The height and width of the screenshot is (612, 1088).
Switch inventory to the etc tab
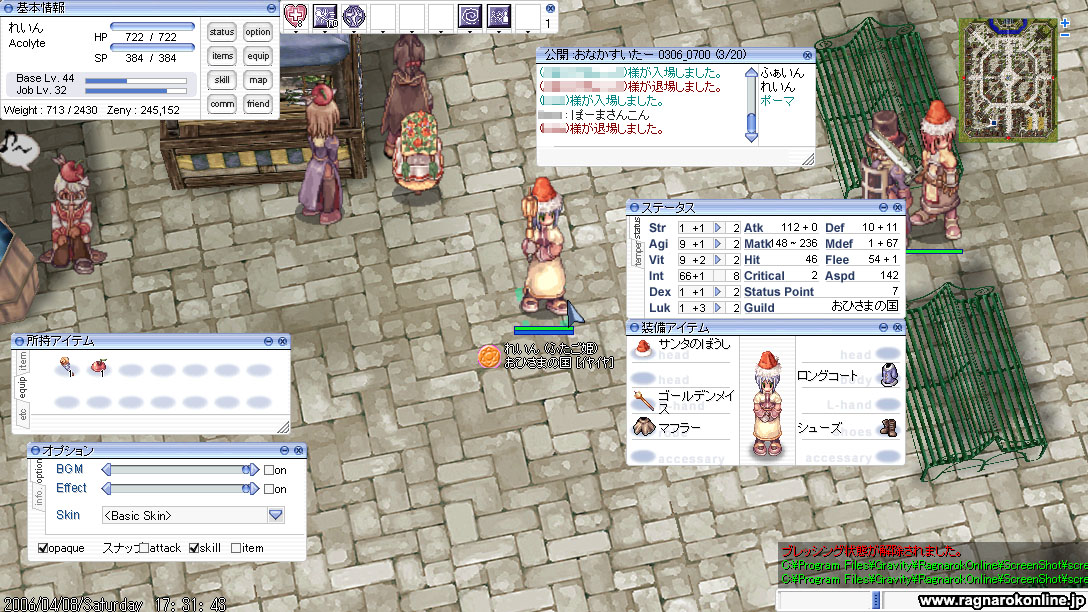tap(23, 412)
